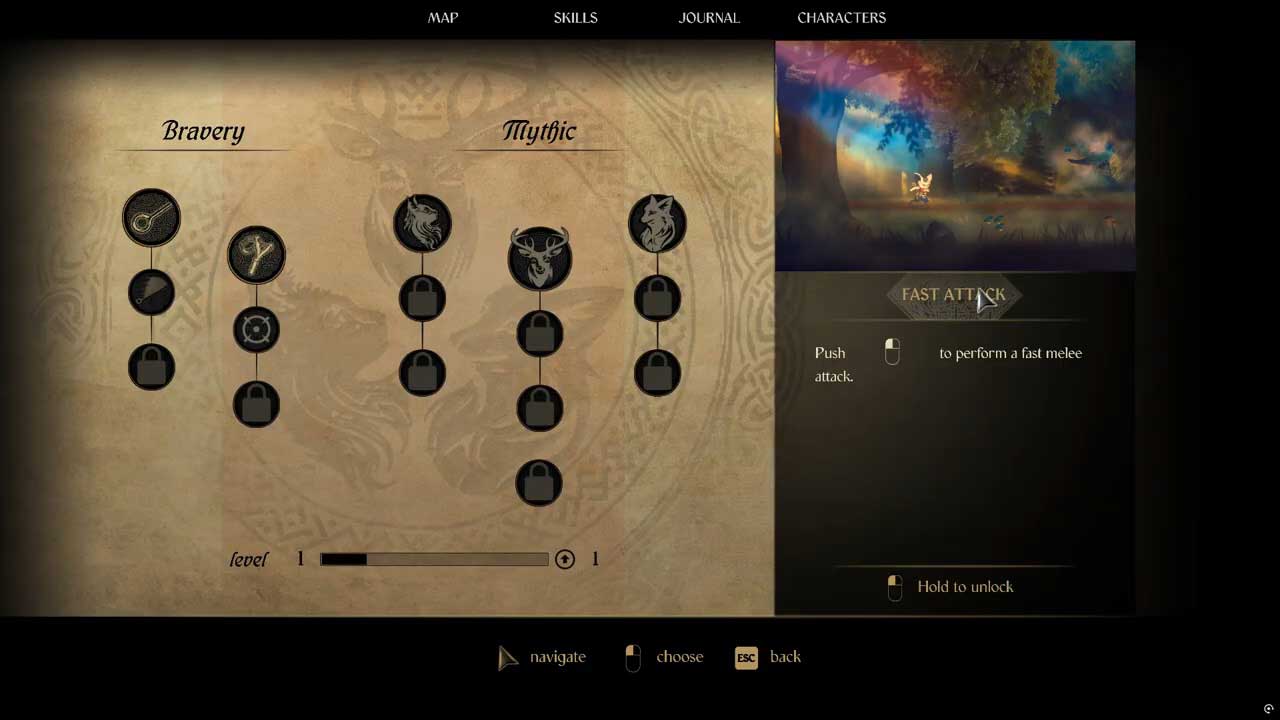Click the skill preview image
Screen dimensions: 1280x720
[x=955, y=156]
